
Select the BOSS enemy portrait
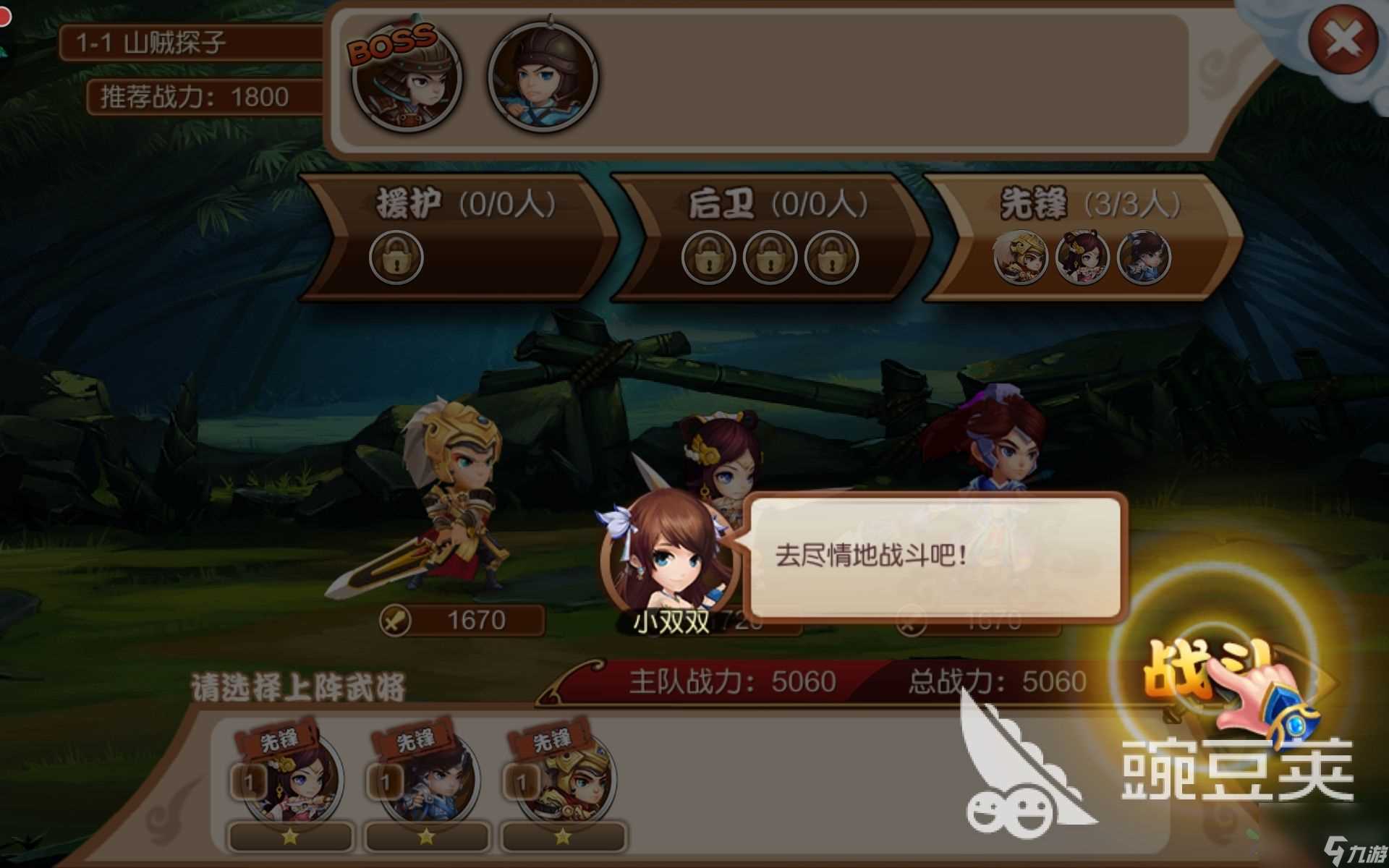coord(405,81)
